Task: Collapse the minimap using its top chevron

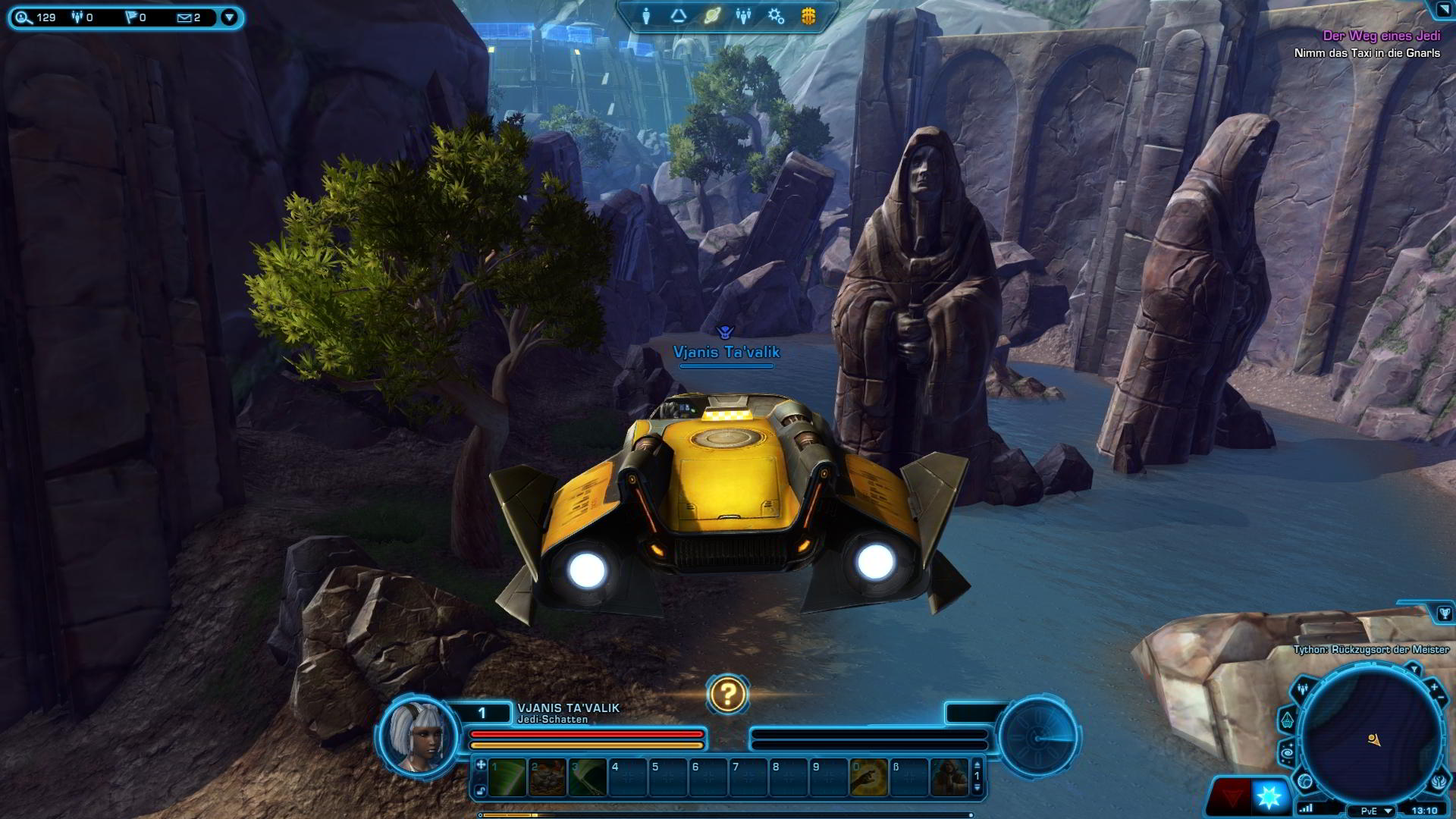Action: click(1415, 669)
